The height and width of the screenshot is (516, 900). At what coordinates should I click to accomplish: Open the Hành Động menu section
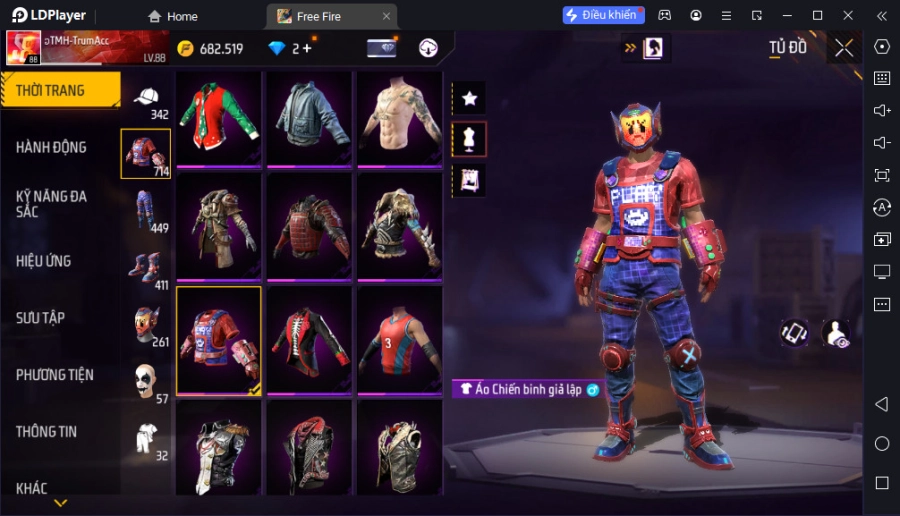[52, 147]
